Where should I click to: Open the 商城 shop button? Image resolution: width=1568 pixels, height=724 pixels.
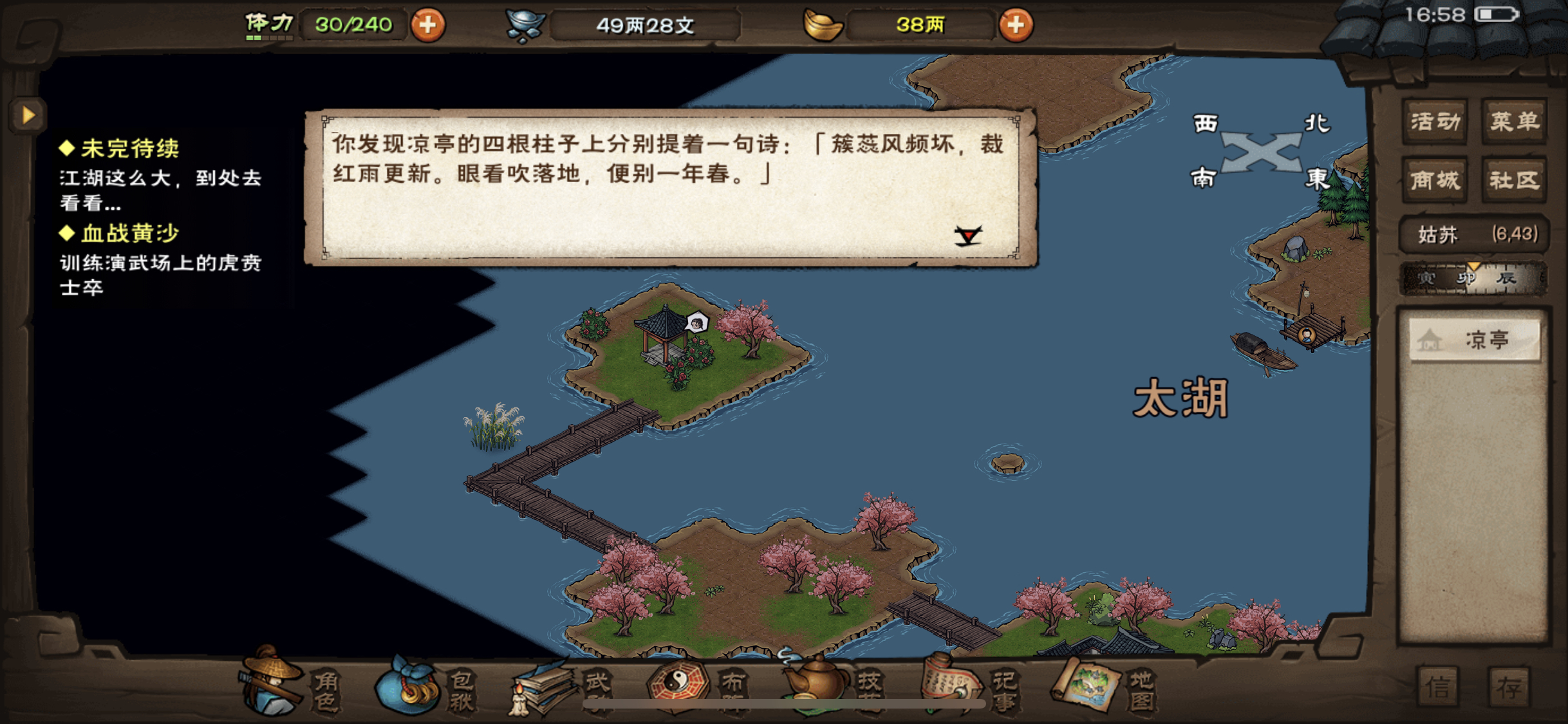tap(1435, 180)
